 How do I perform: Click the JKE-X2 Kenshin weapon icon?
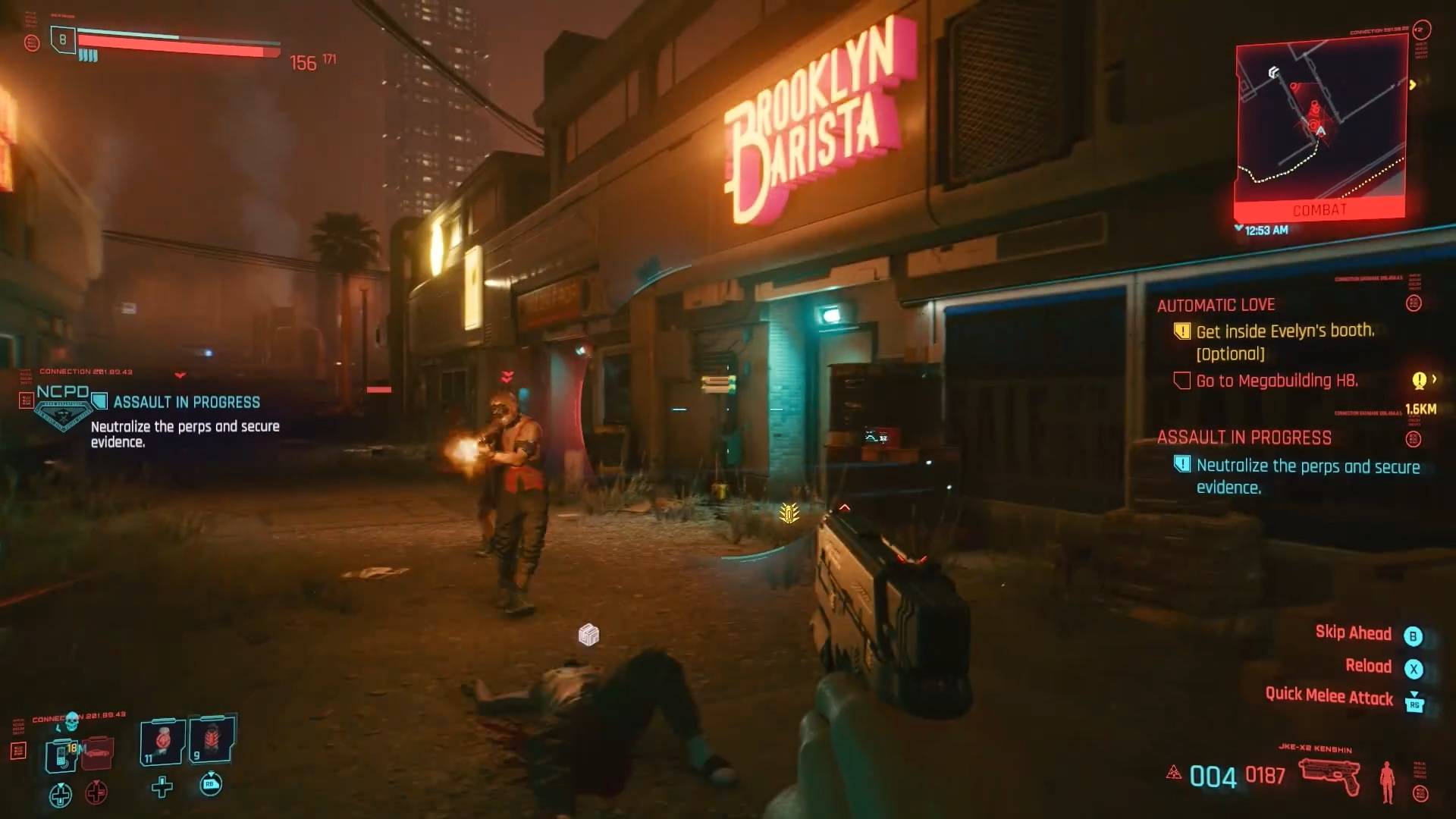(1329, 777)
